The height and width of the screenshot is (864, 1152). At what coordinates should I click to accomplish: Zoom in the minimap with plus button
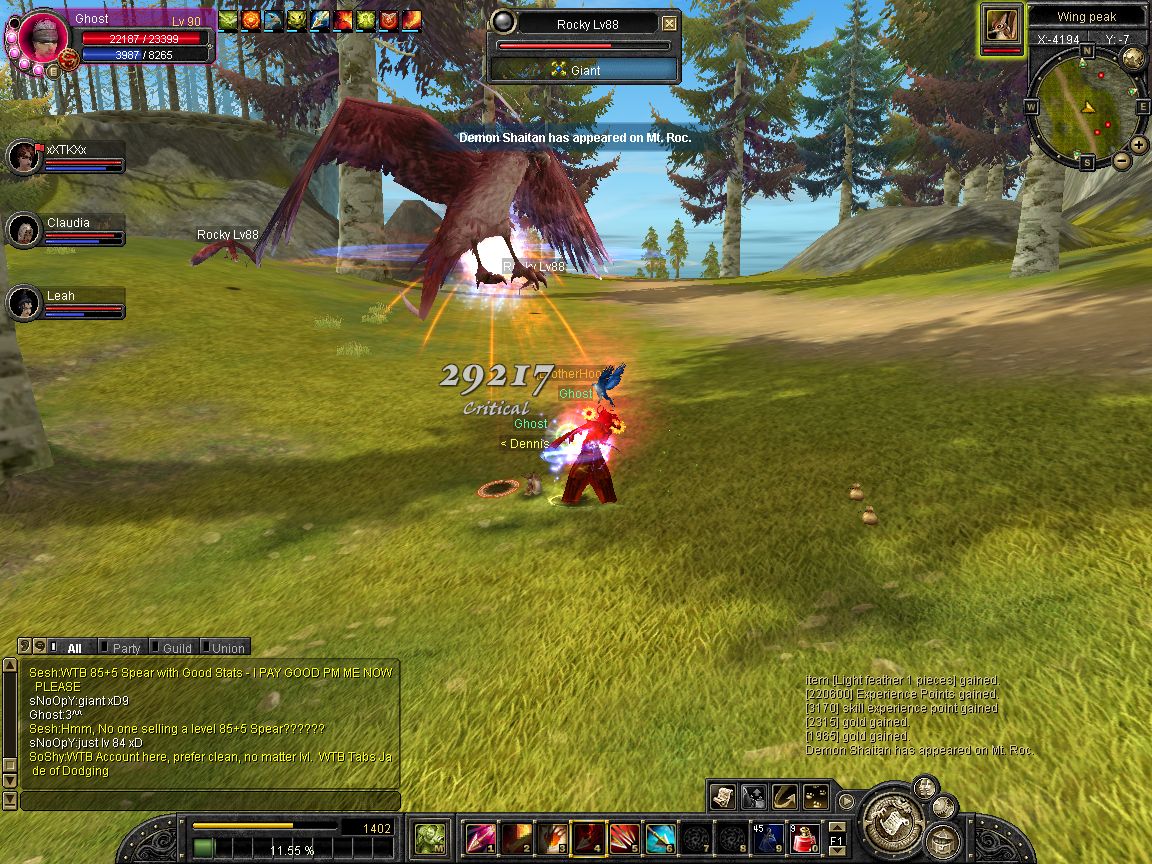tap(1139, 145)
